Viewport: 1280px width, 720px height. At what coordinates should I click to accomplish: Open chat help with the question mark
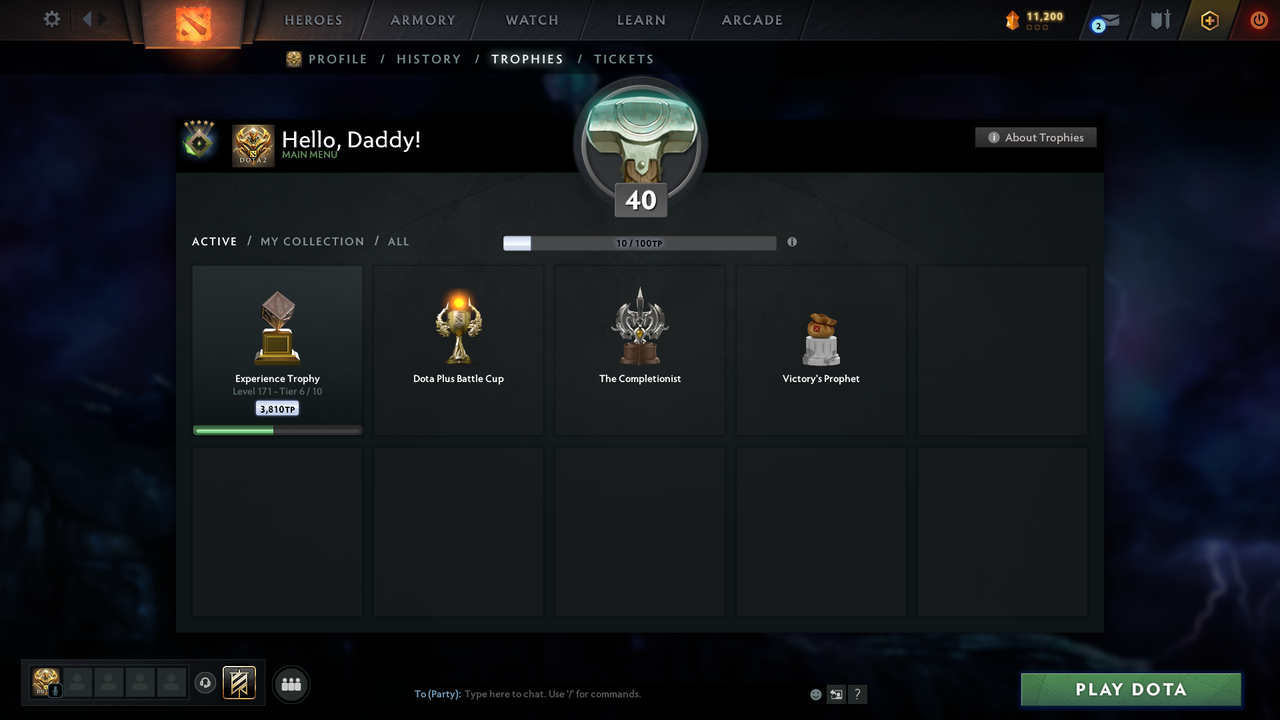(857, 693)
